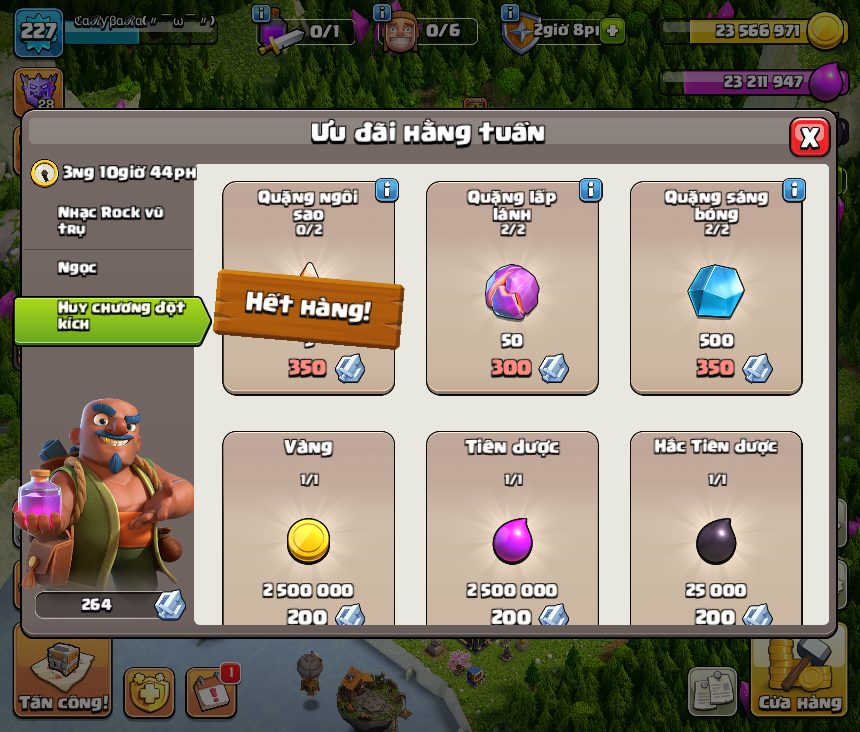Purchase the Quặng sáng bóng offer
This screenshot has height=732, width=860.
[x=715, y=290]
